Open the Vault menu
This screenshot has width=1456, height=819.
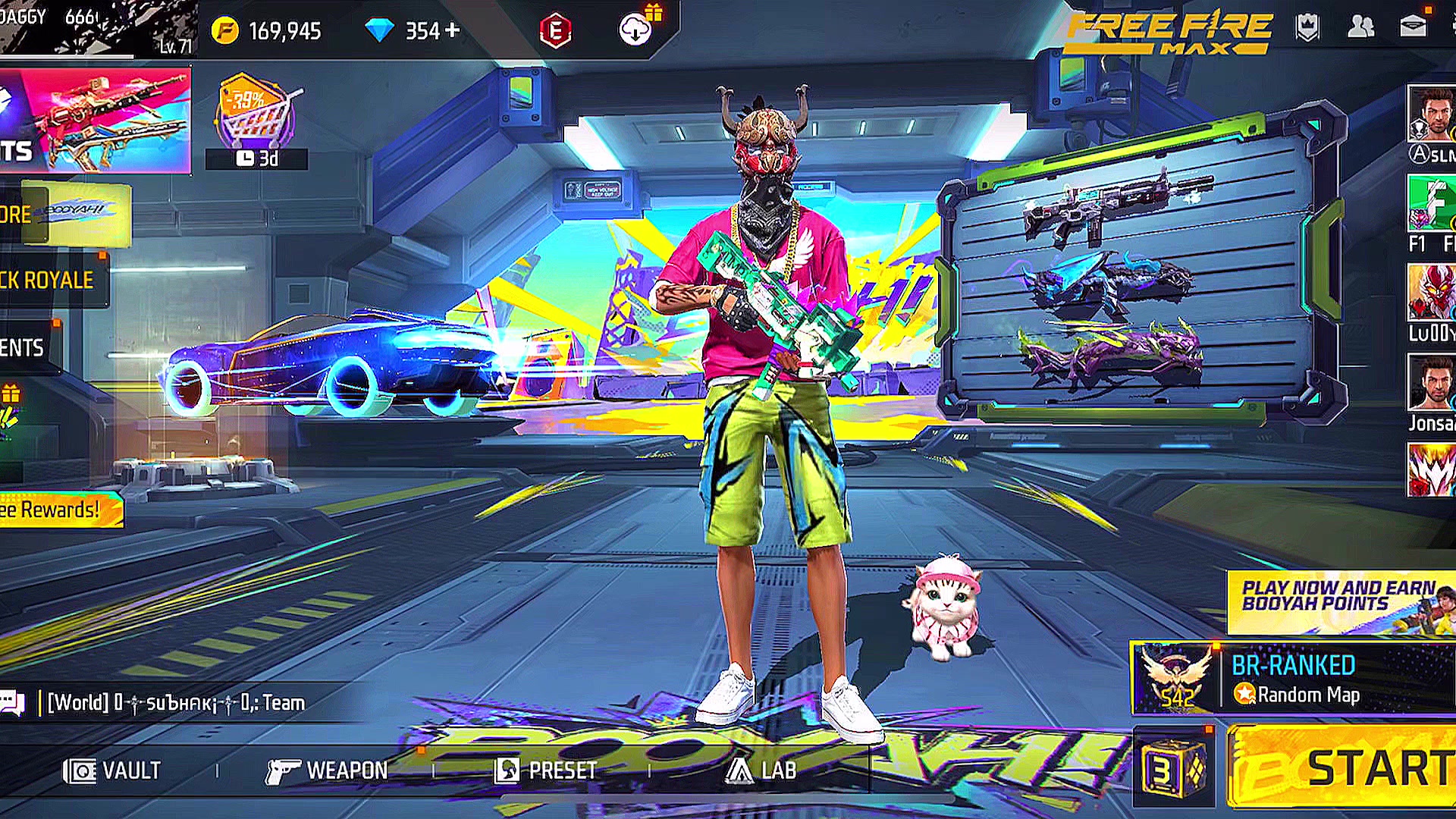[x=112, y=770]
